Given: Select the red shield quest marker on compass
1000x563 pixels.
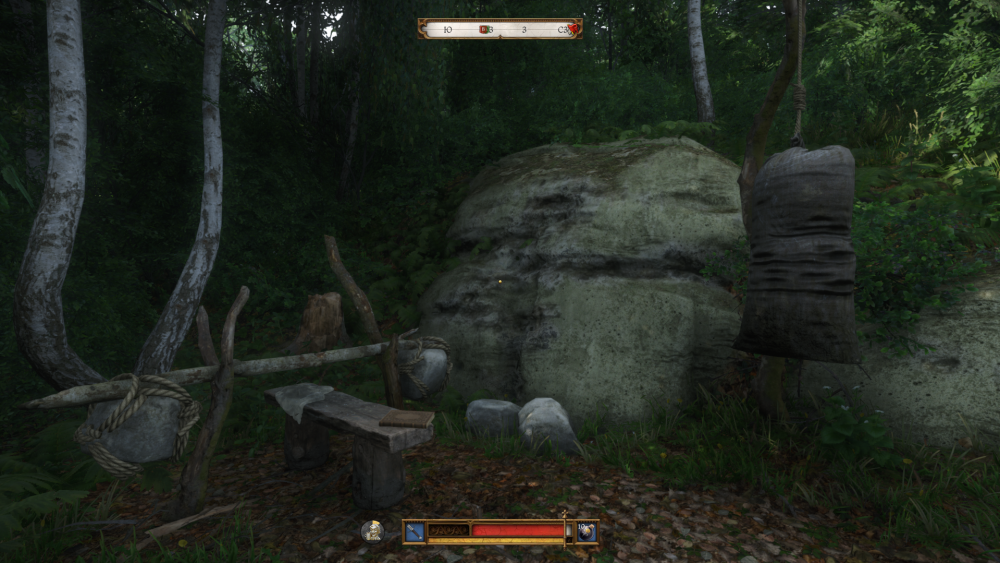Looking at the screenshot, I should [x=484, y=29].
